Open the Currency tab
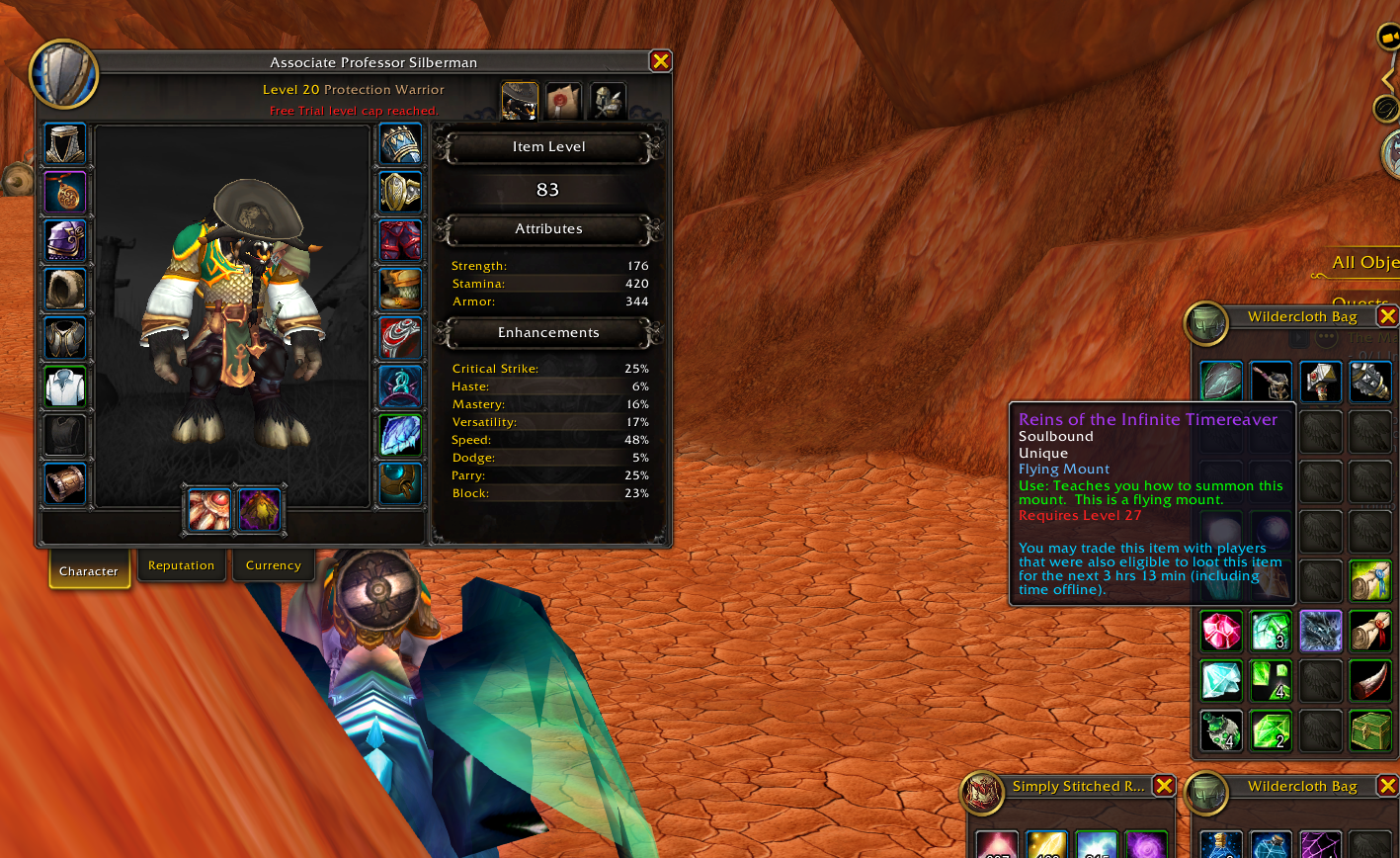The height and width of the screenshot is (858, 1400). 273,566
